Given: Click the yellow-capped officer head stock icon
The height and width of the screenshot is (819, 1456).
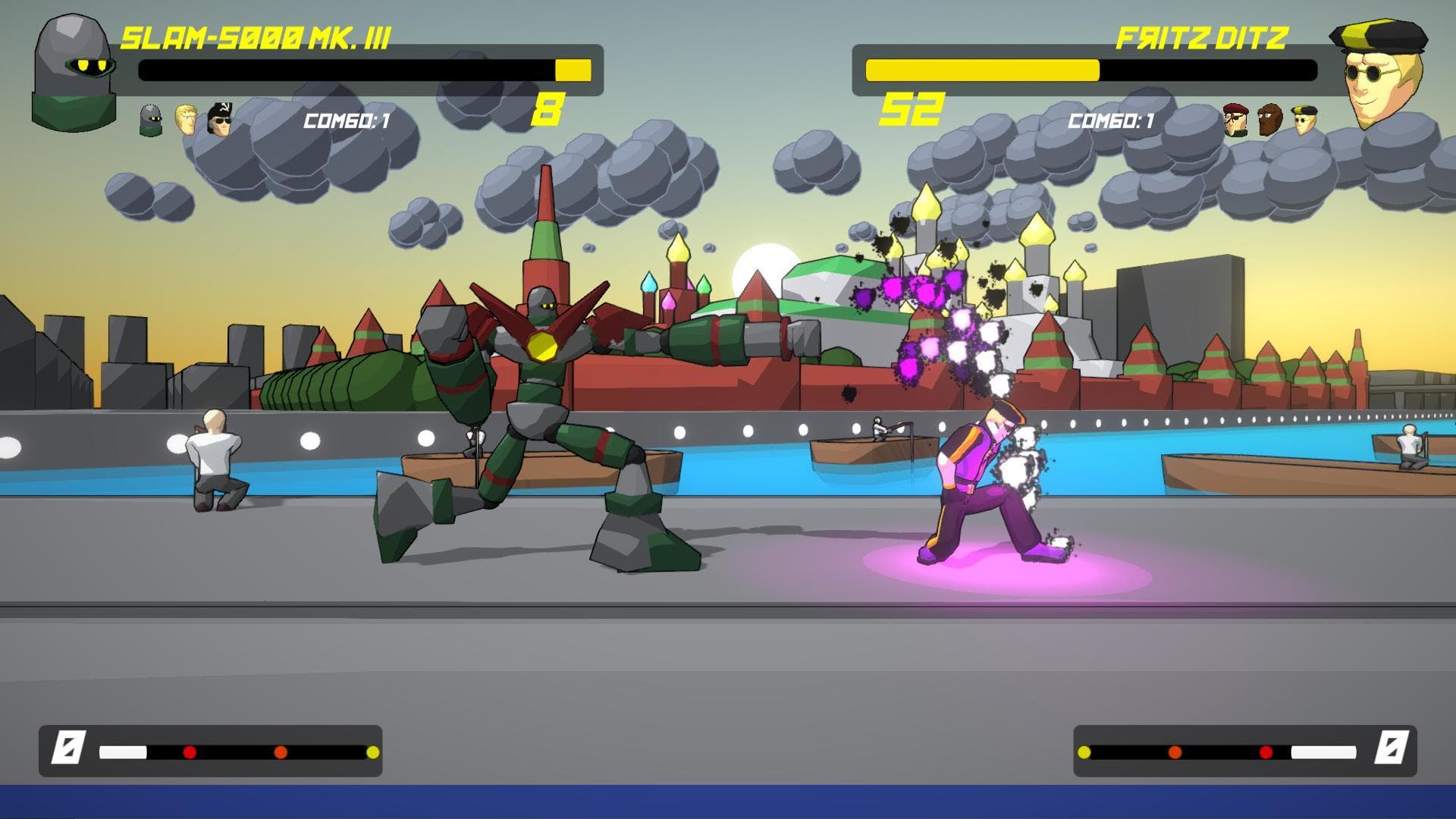Looking at the screenshot, I should [1306, 120].
